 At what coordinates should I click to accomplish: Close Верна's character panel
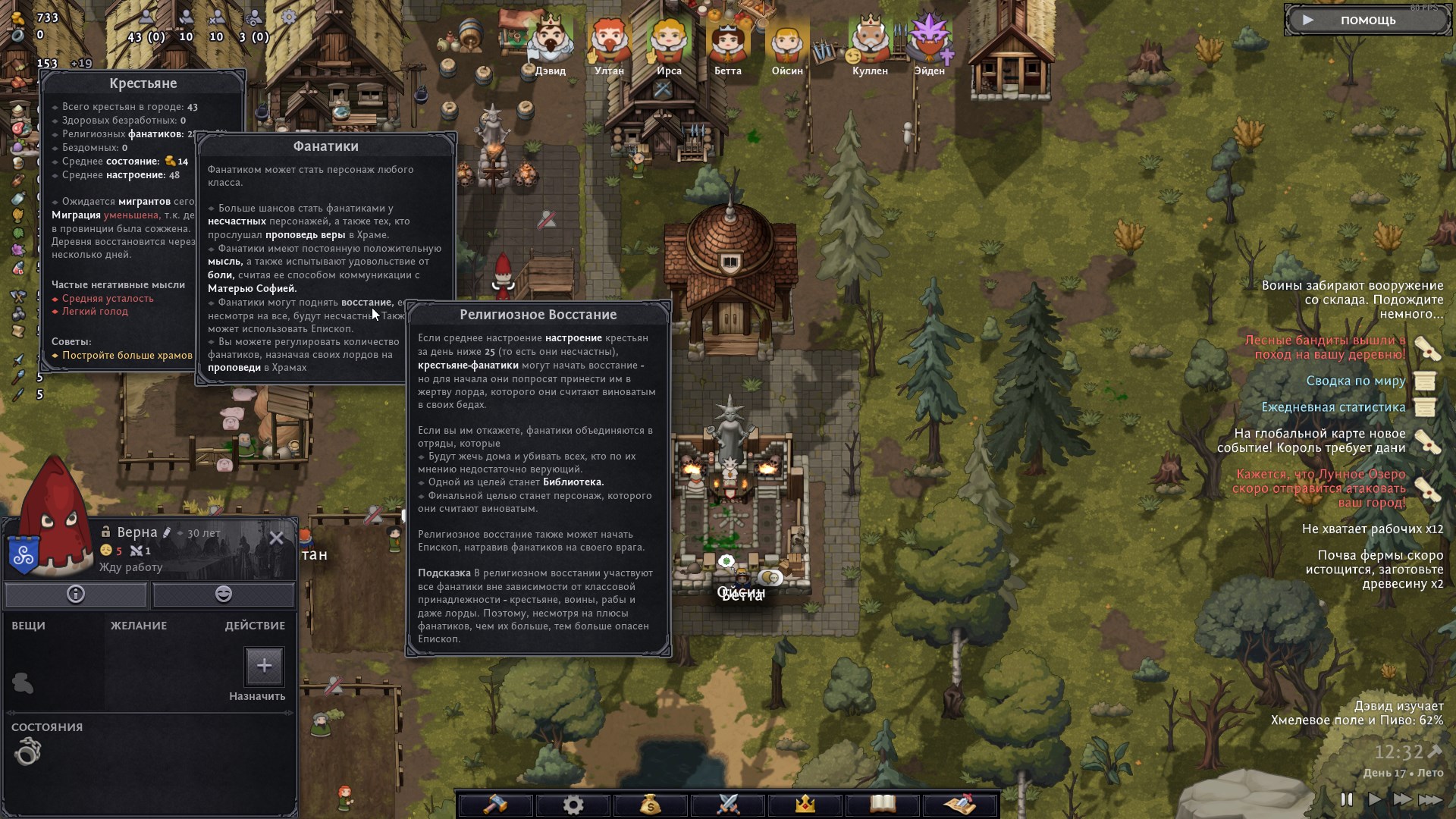click(277, 538)
